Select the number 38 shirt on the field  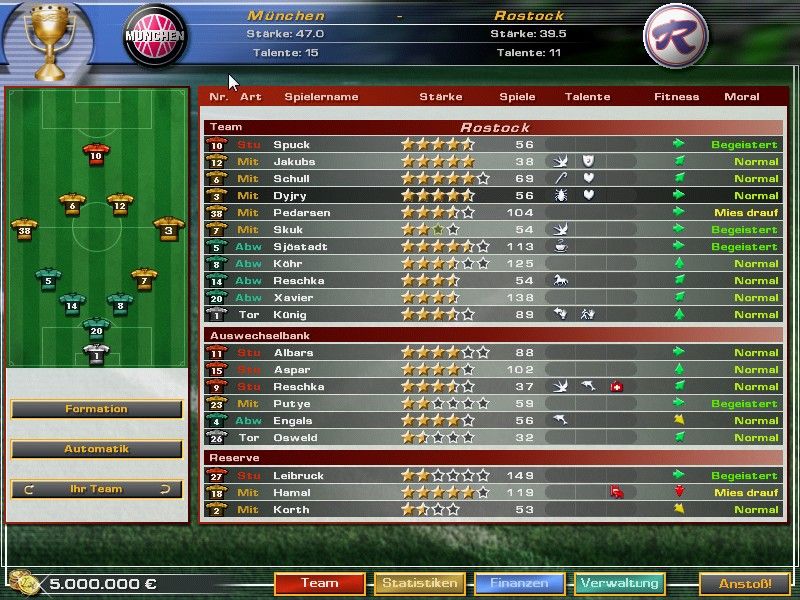[25, 229]
